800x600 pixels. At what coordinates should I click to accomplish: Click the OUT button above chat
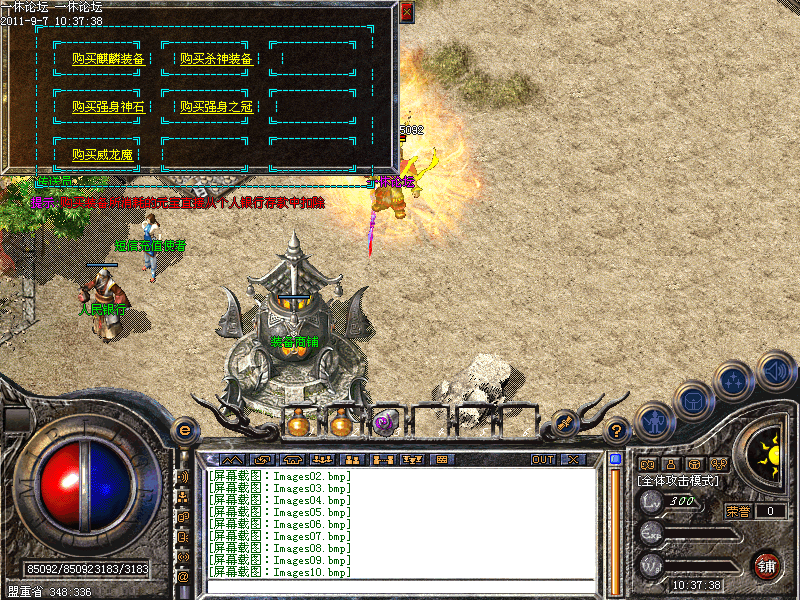coord(542,460)
